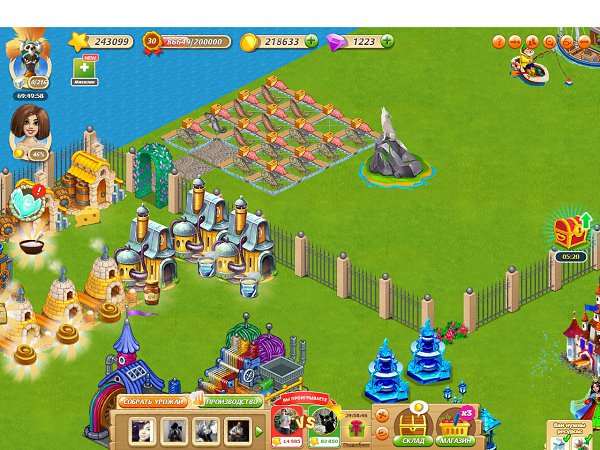Open the Склад storage chest
Image resolution: width=600 pixels, height=450 pixels.
pyautogui.click(x=413, y=426)
